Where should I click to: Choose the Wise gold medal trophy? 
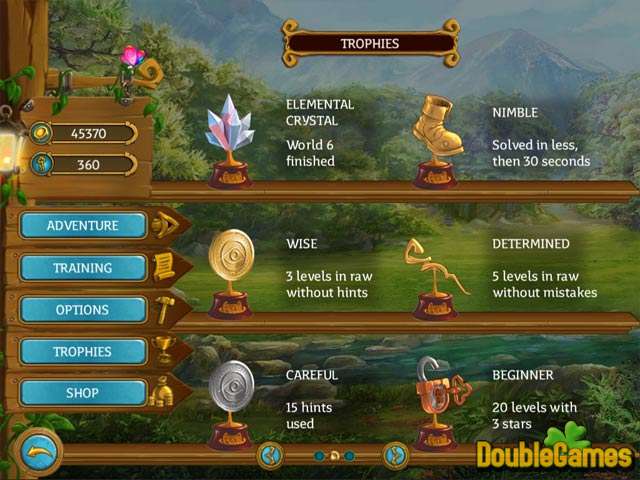[230, 270]
